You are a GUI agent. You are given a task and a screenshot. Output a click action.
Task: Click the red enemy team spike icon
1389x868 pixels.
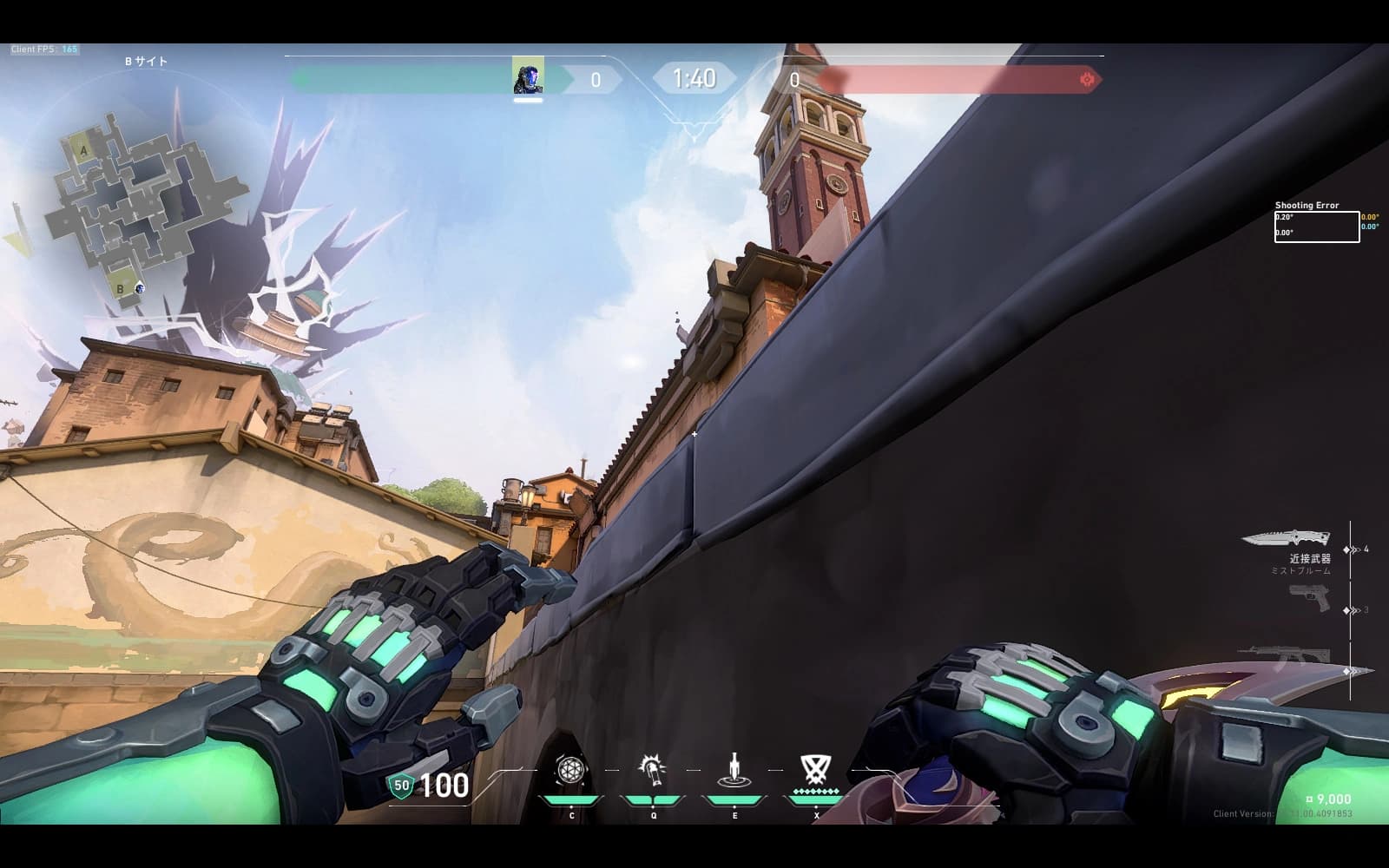pyautogui.click(x=1086, y=80)
